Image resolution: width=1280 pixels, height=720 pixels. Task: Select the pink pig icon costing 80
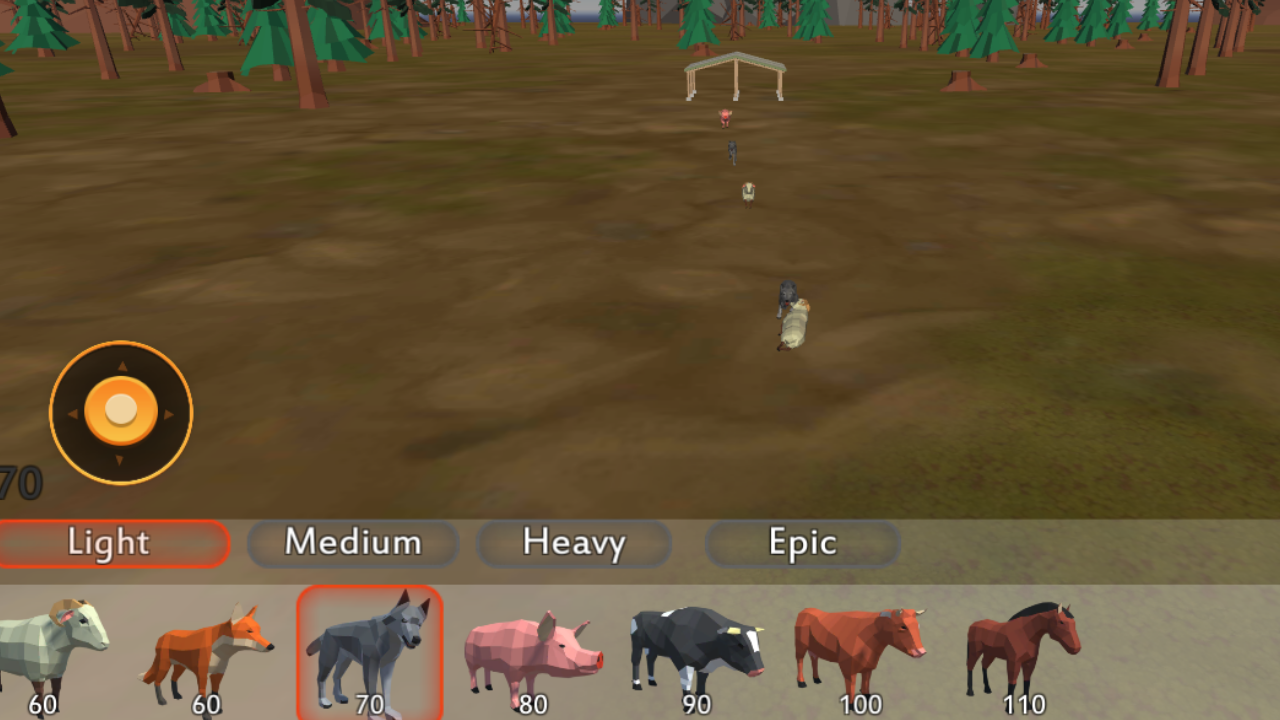point(533,650)
